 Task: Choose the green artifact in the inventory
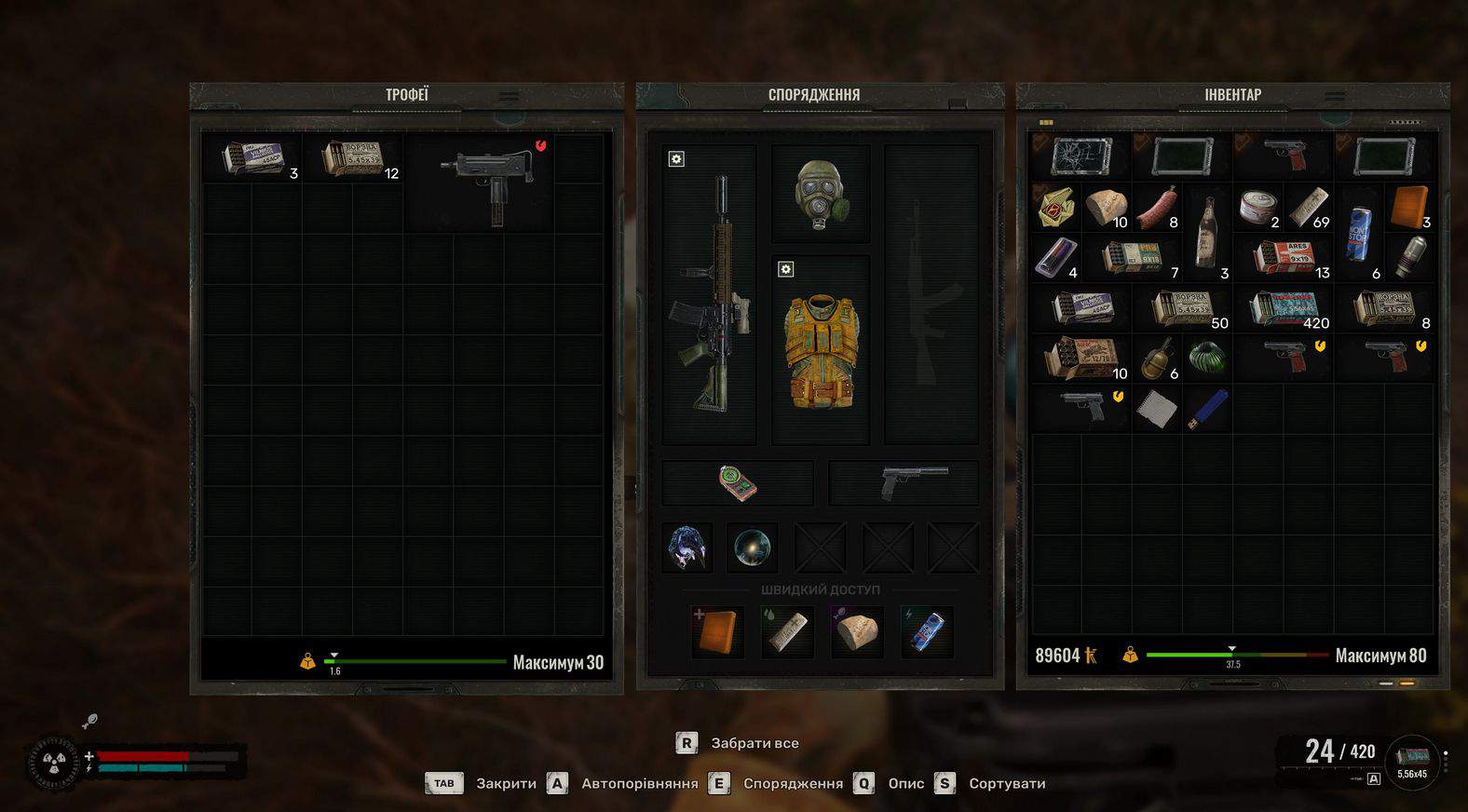click(x=1207, y=359)
